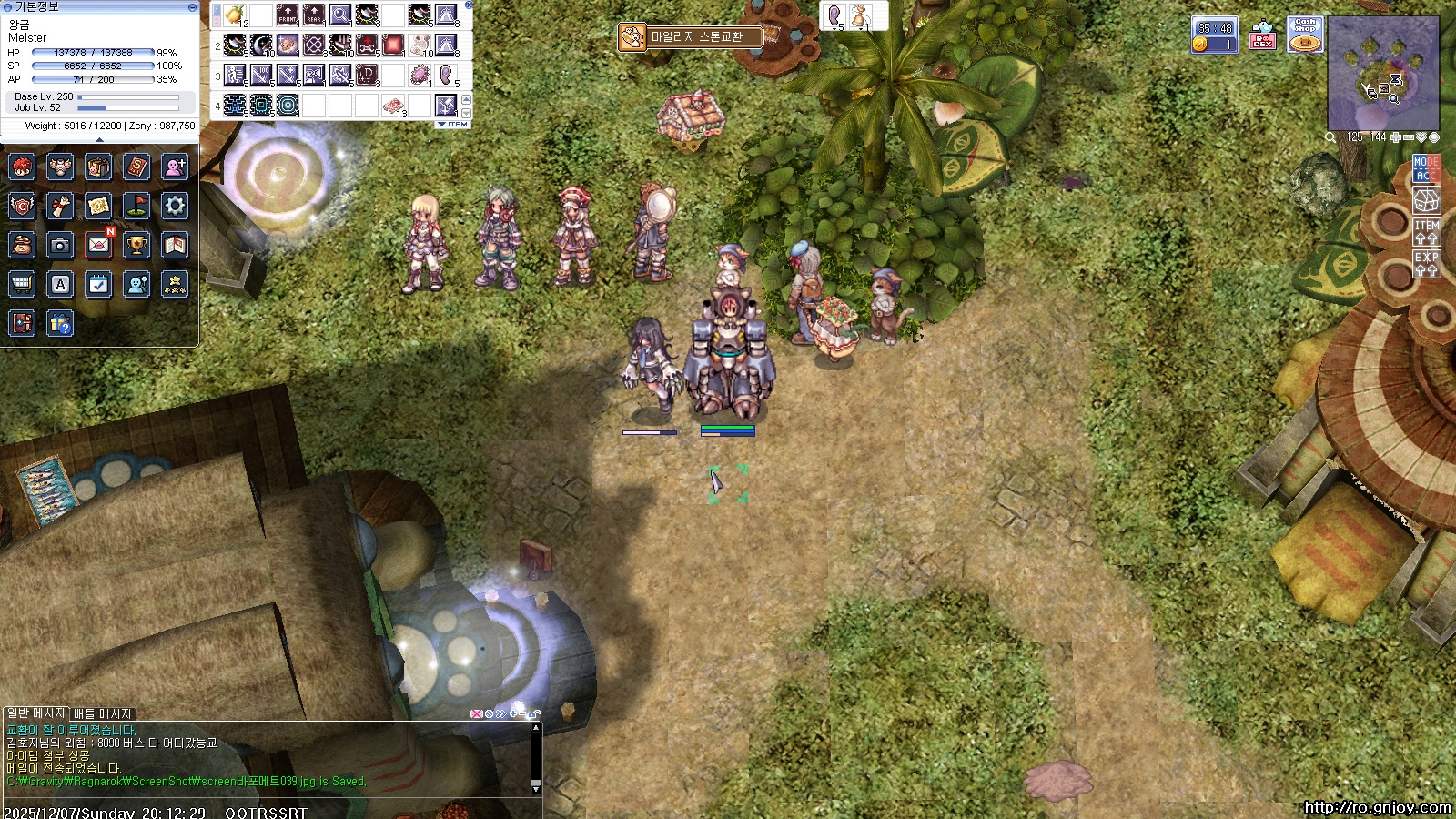The height and width of the screenshot is (819, 1456).
Task: Open the RODEX mailbox icon
Action: tap(1262, 36)
